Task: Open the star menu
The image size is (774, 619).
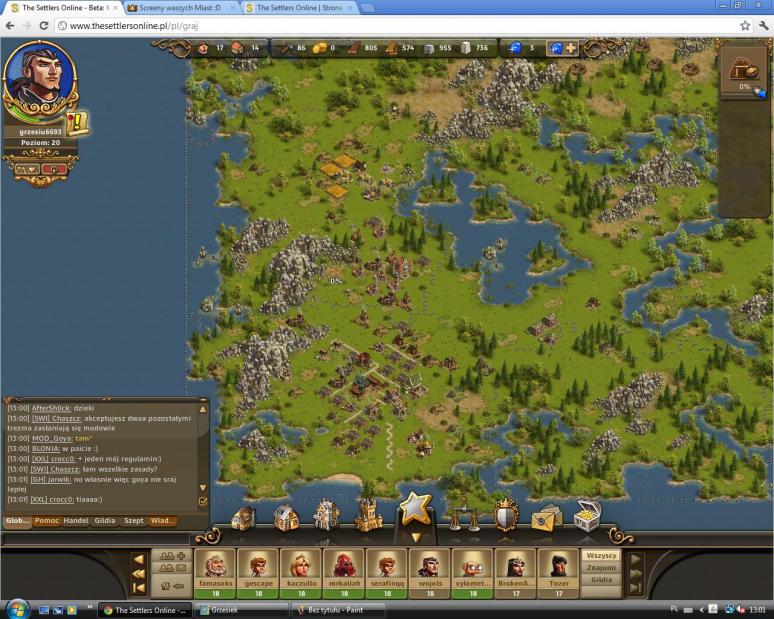Action: click(415, 511)
